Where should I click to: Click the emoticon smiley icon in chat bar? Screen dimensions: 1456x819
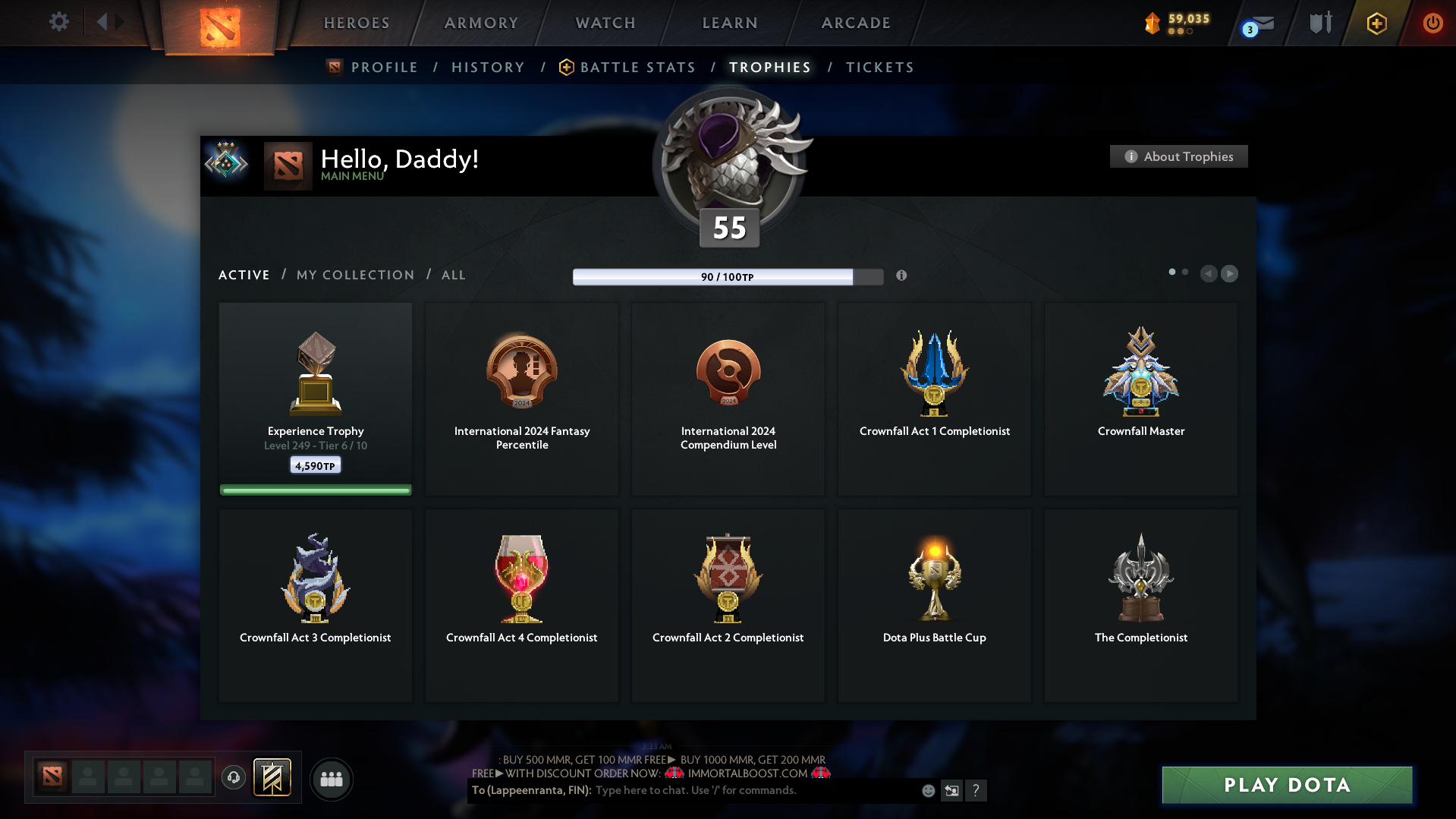click(927, 790)
